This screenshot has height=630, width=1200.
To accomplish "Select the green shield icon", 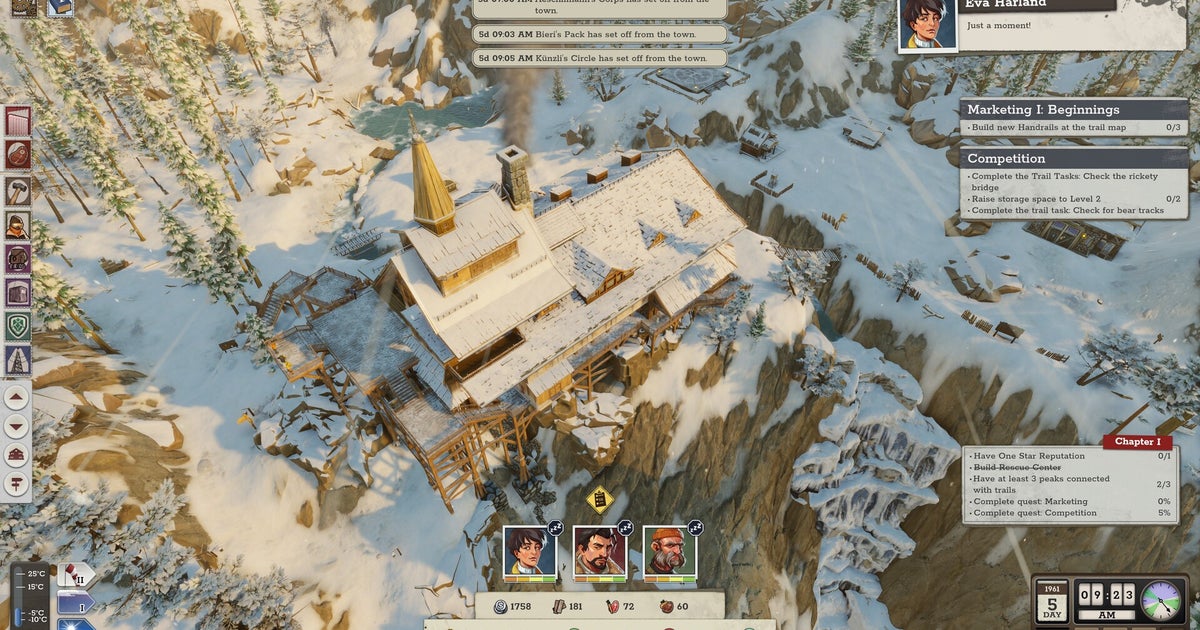I will point(18,326).
